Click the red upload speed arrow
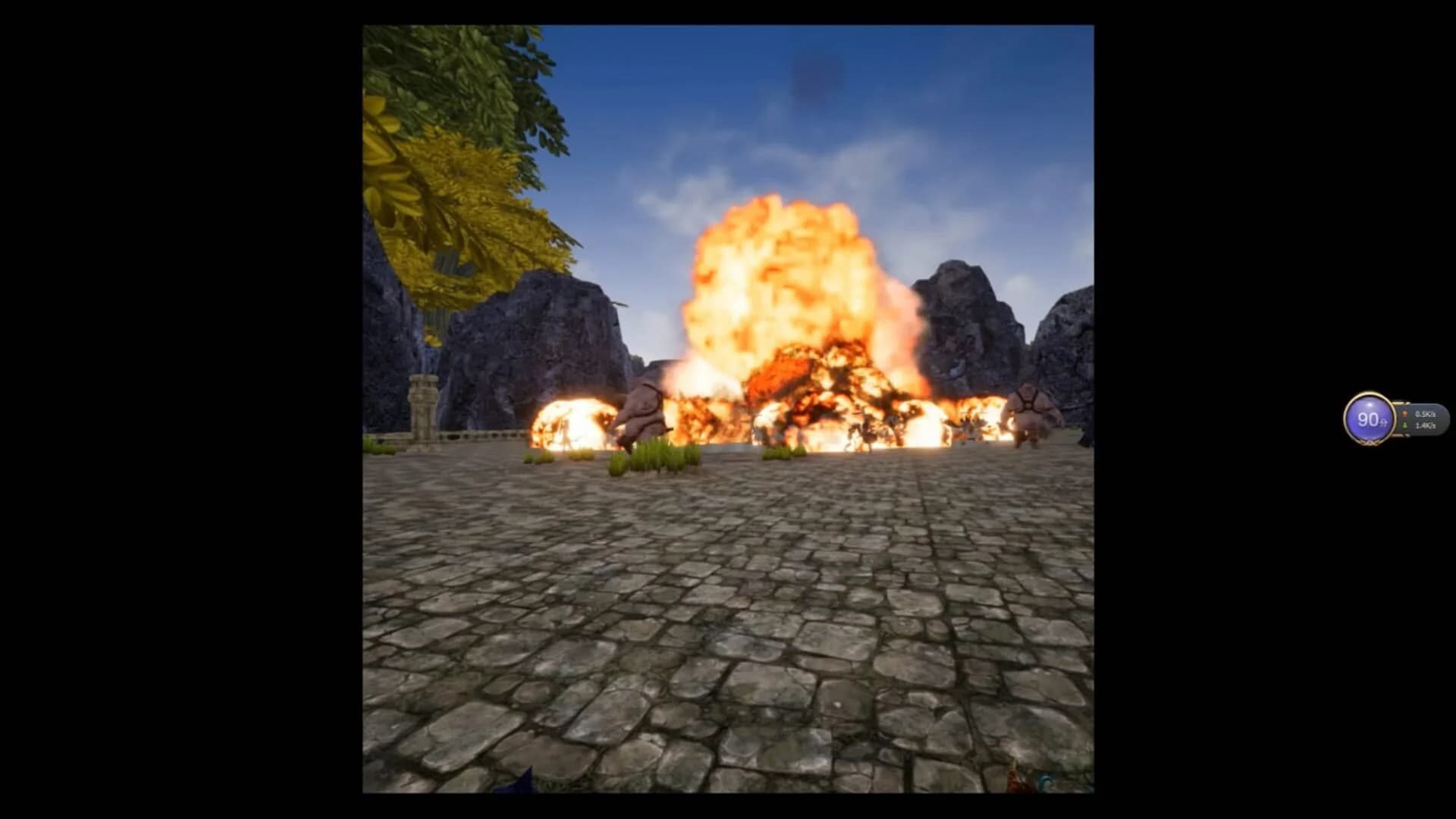The image size is (1456, 819). click(1404, 414)
